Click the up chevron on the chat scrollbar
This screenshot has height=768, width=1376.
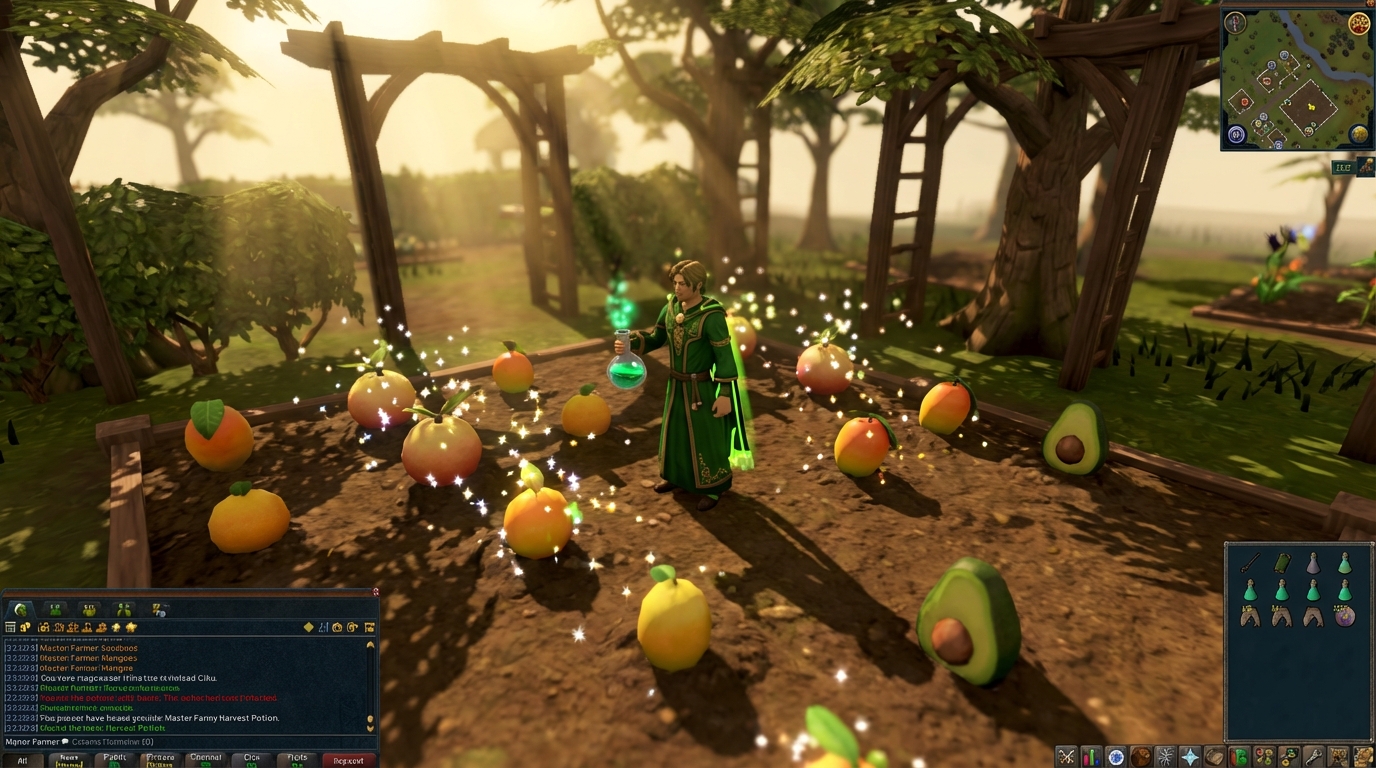click(370, 645)
